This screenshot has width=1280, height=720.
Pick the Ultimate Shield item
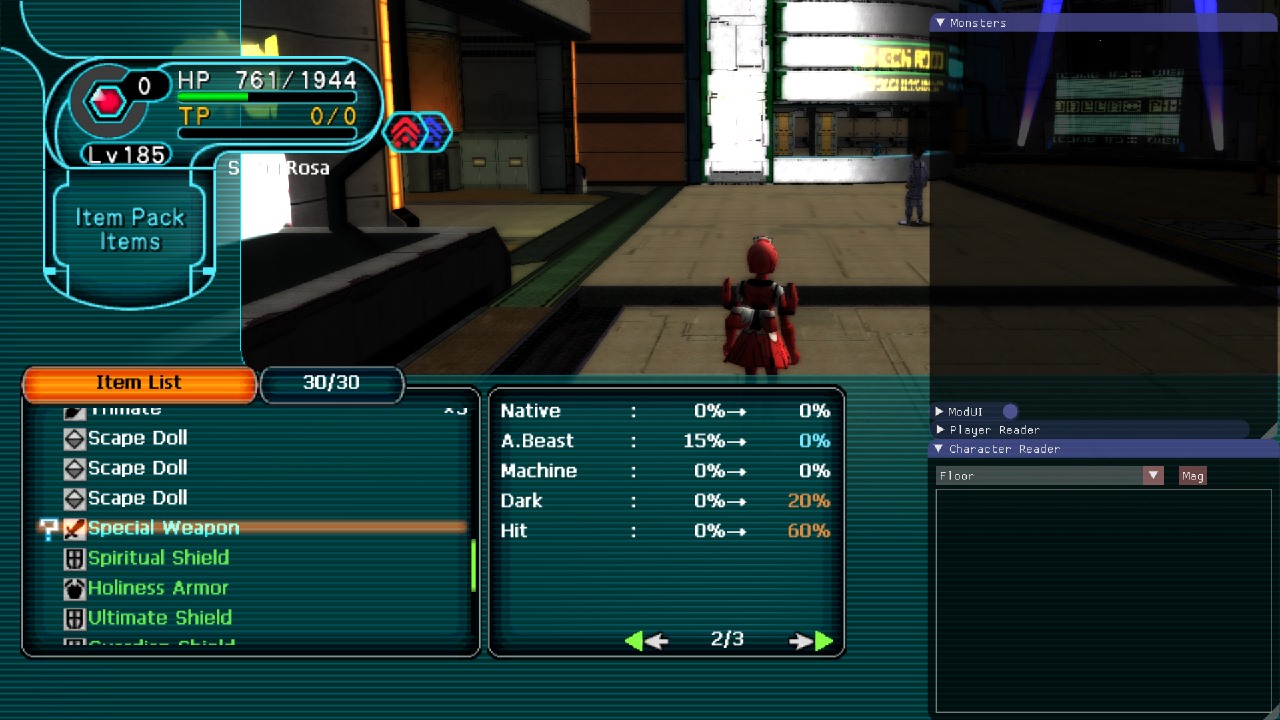click(160, 618)
